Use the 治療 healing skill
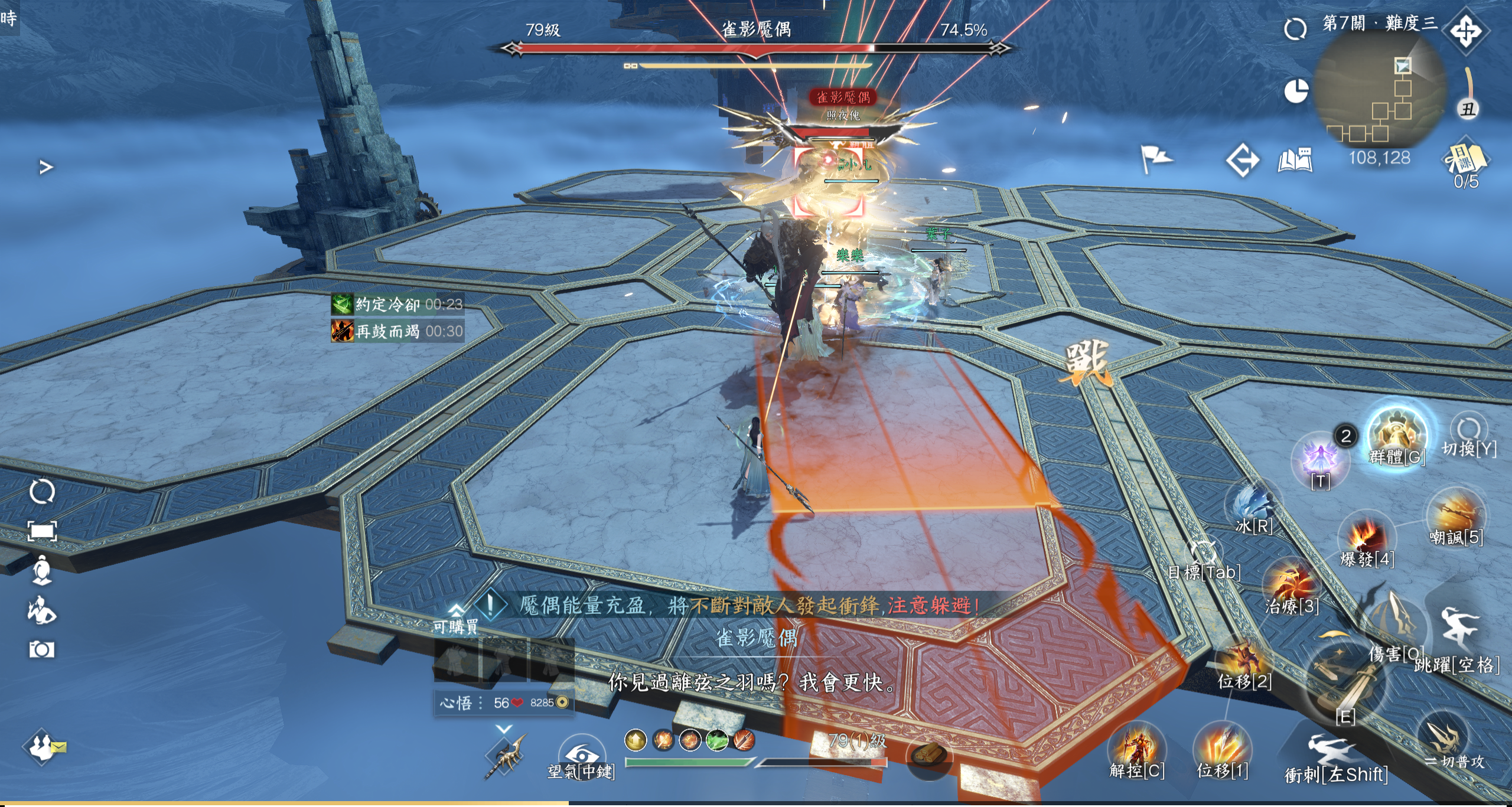This screenshot has height=807, width=1512. coord(1291,584)
